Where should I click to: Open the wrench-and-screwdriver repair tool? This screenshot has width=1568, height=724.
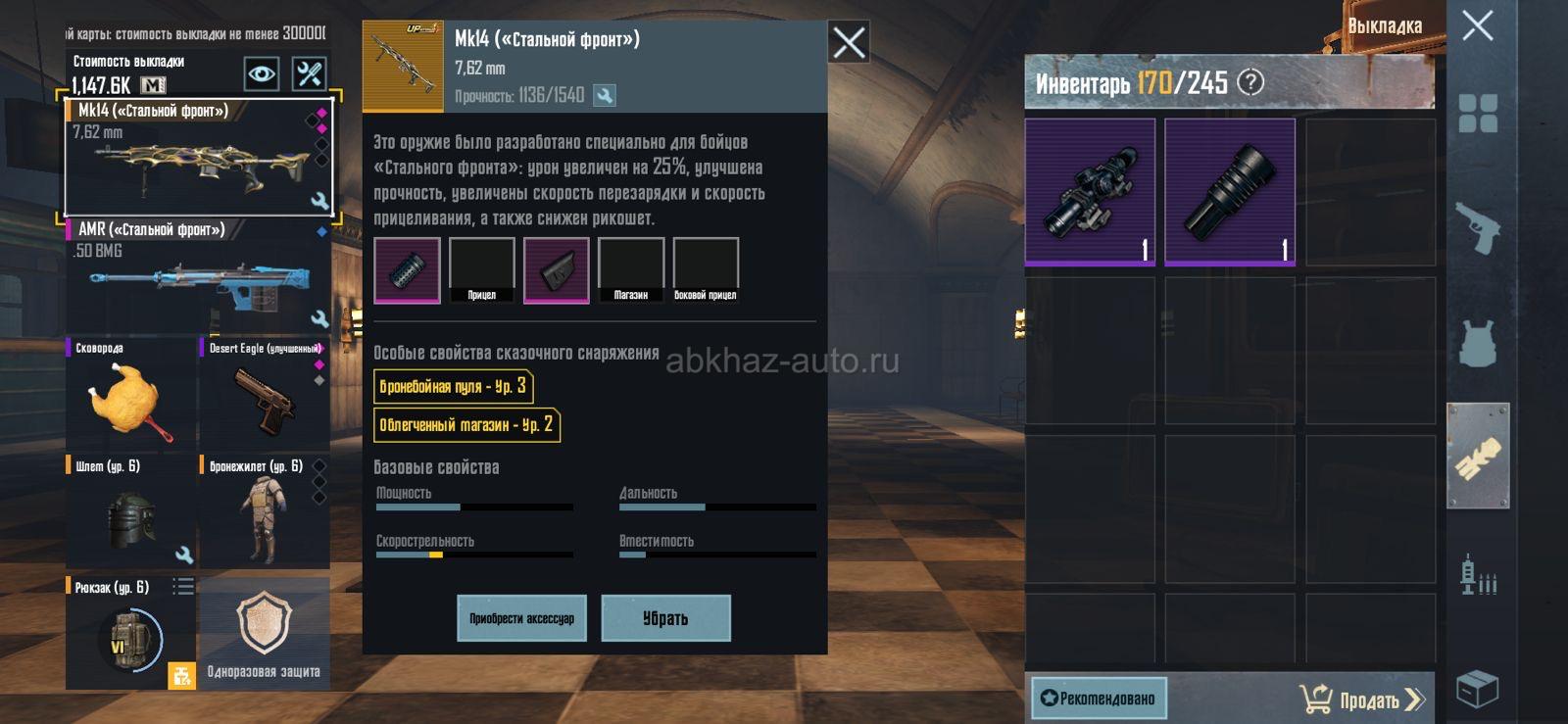310,73
